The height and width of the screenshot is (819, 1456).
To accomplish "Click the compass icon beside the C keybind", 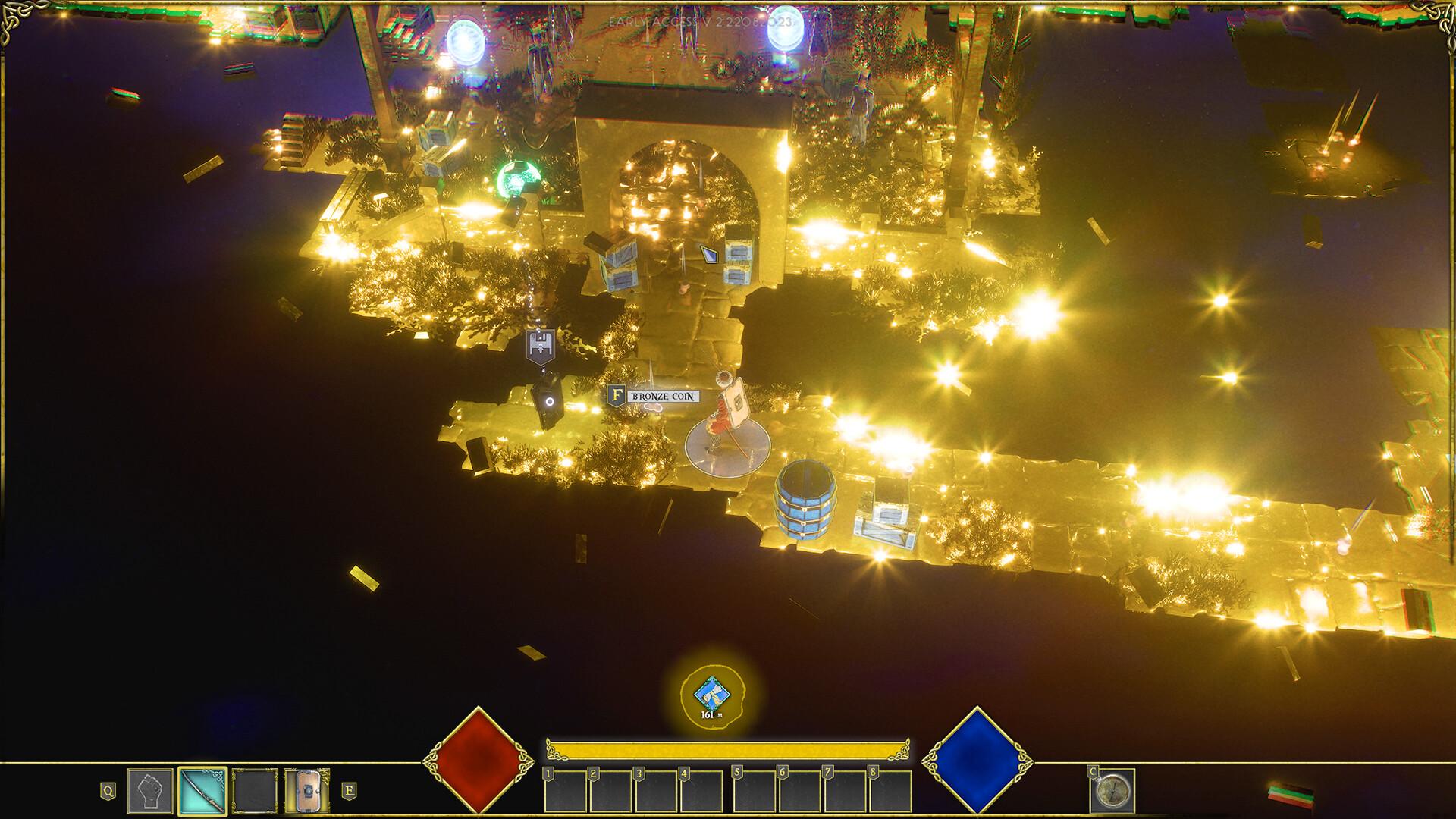I will tap(1113, 792).
